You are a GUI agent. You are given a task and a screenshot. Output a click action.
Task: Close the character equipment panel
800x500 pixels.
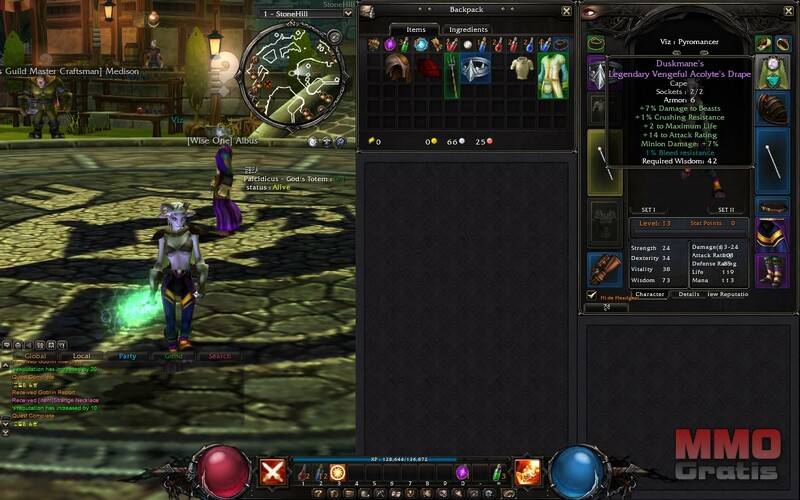(x=789, y=11)
